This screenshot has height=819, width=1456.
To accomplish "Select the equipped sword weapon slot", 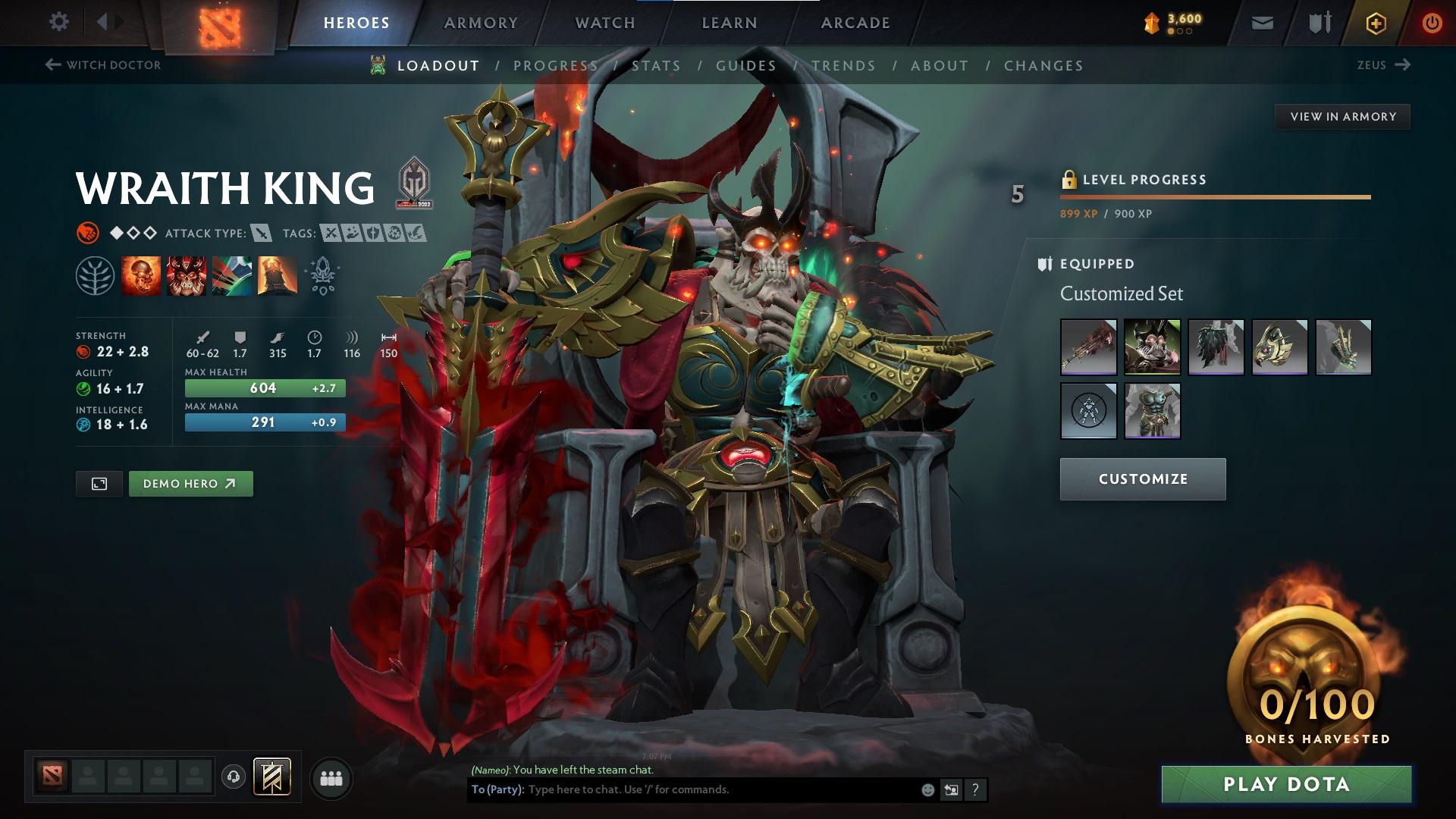I will (1088, 347).
